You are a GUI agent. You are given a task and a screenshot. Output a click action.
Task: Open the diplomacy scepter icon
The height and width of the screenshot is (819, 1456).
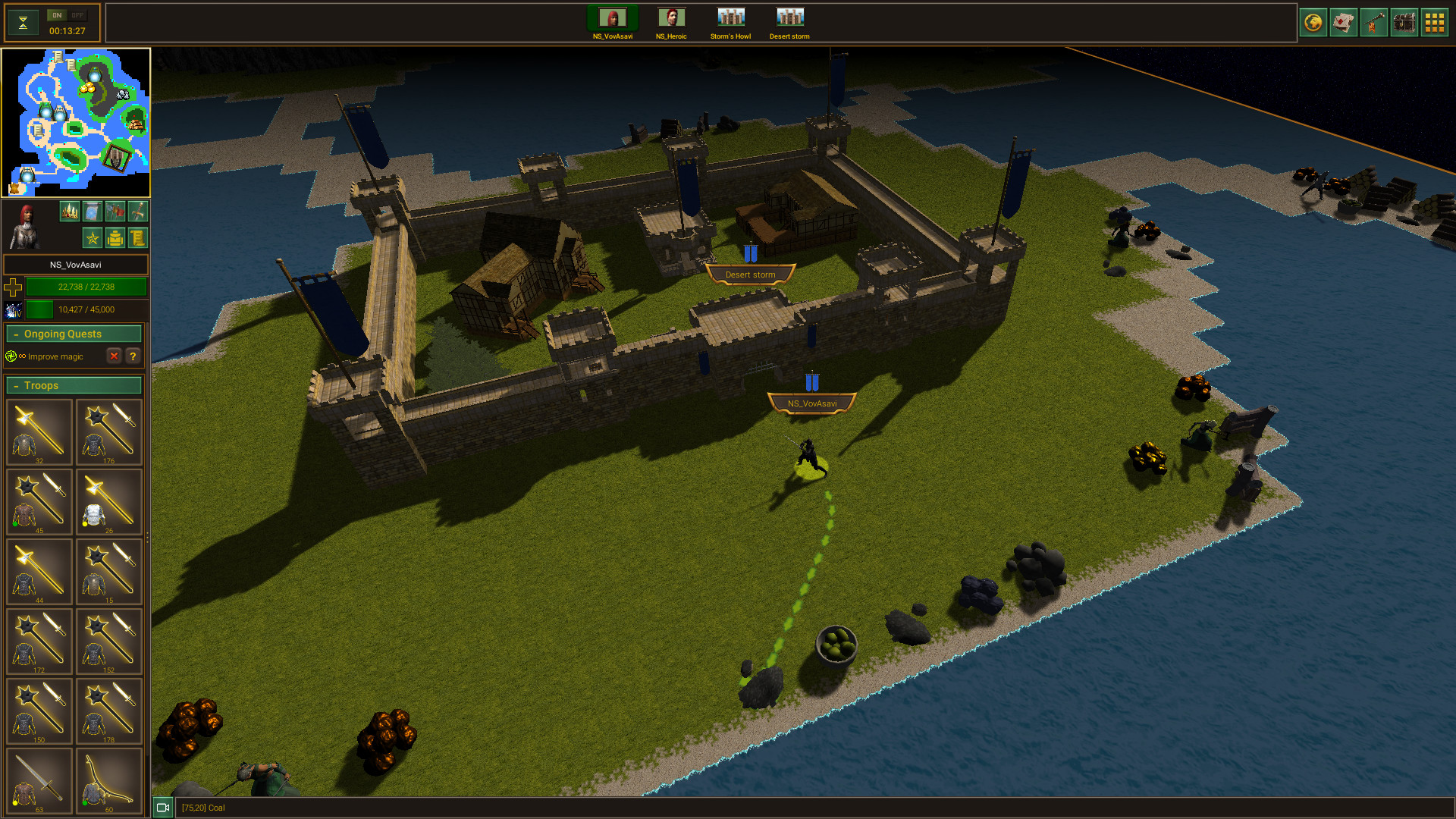(x=1374, y=22)
